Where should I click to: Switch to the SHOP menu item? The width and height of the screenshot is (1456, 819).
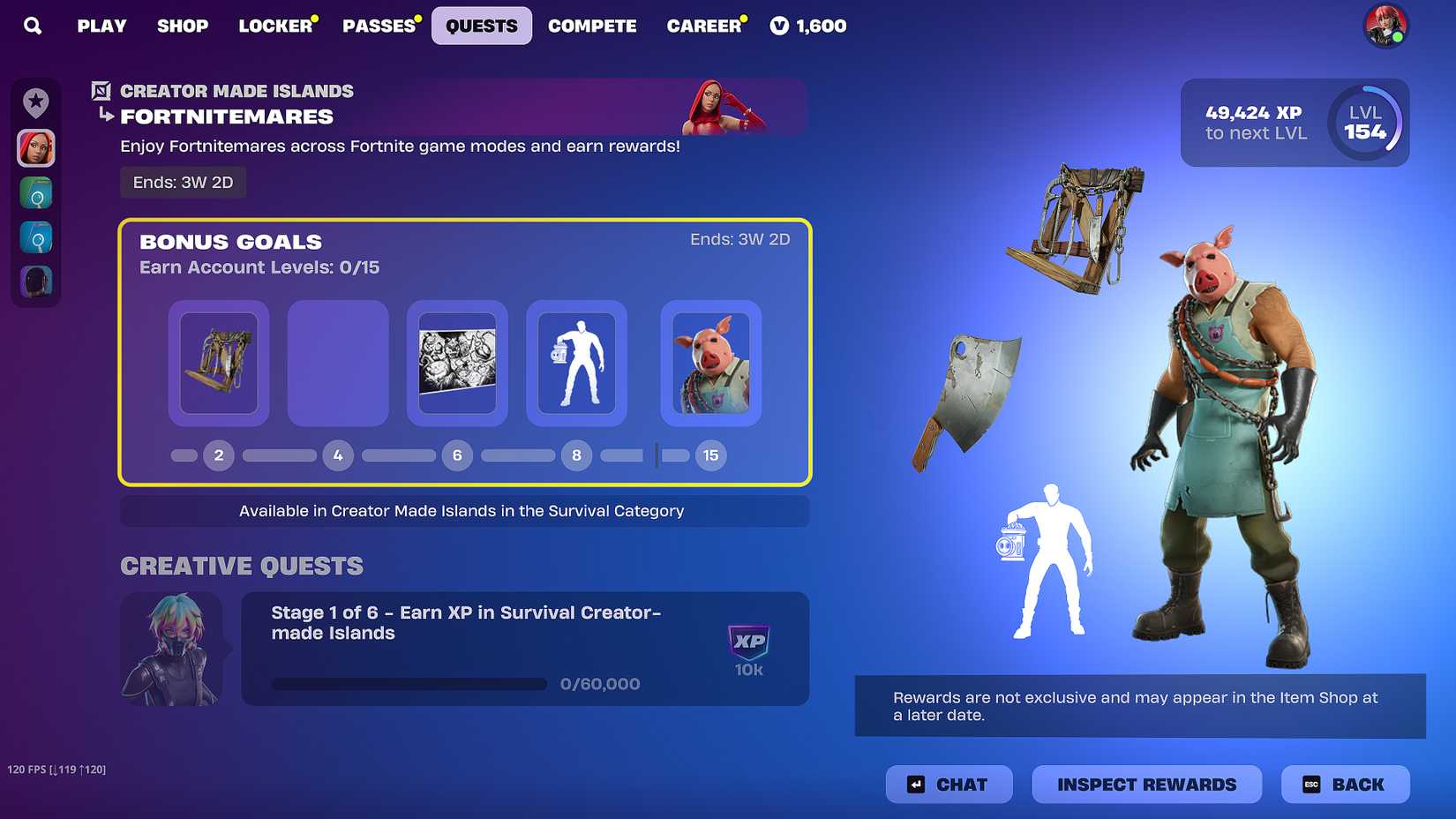click(x=183, y=26)
